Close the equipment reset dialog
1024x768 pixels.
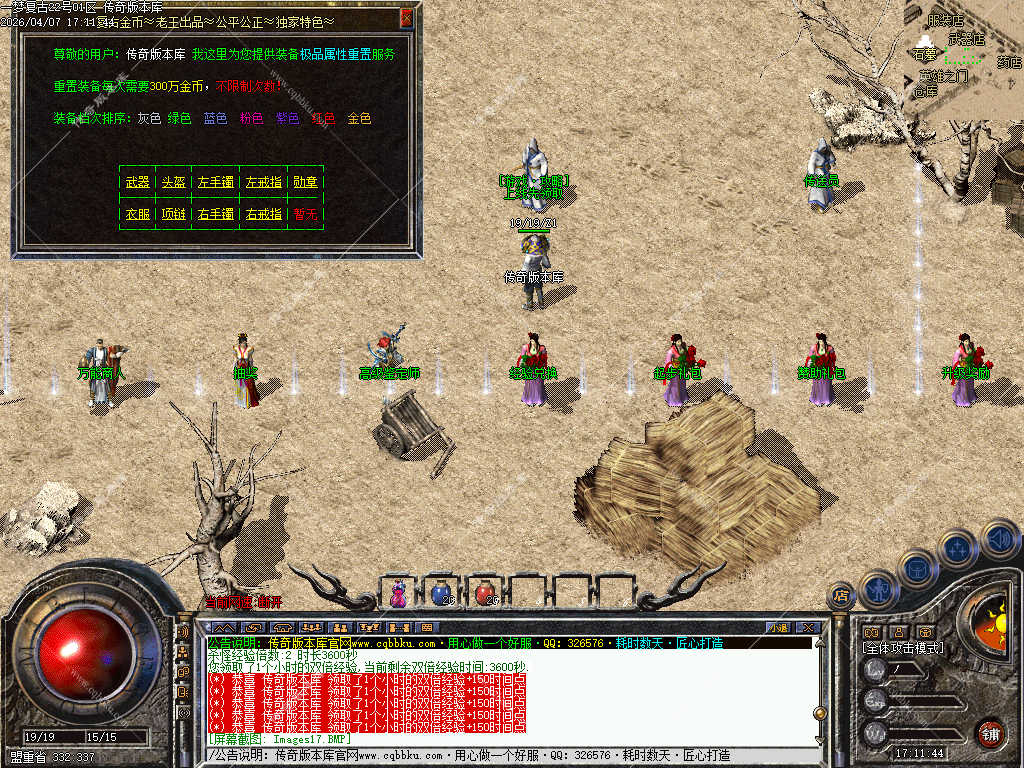406,18
